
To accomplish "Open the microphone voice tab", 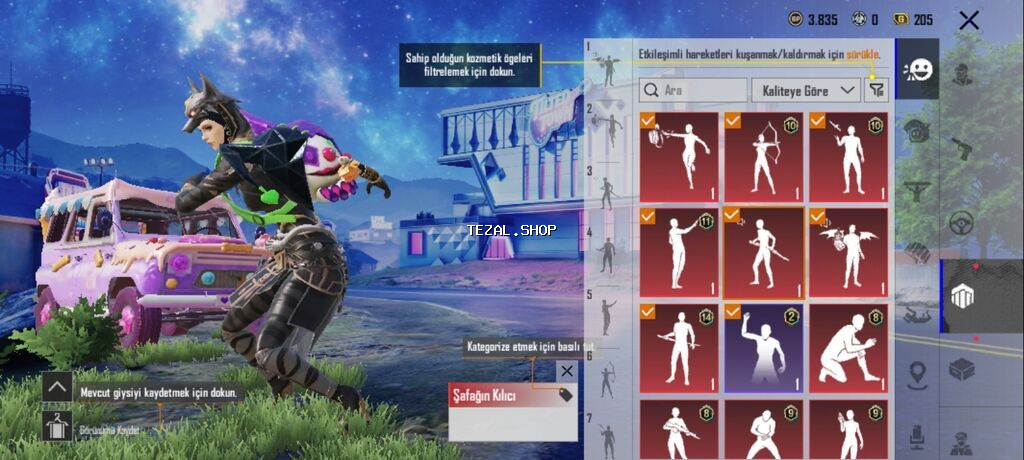I will pyautogui.click(x=917, y=436).
